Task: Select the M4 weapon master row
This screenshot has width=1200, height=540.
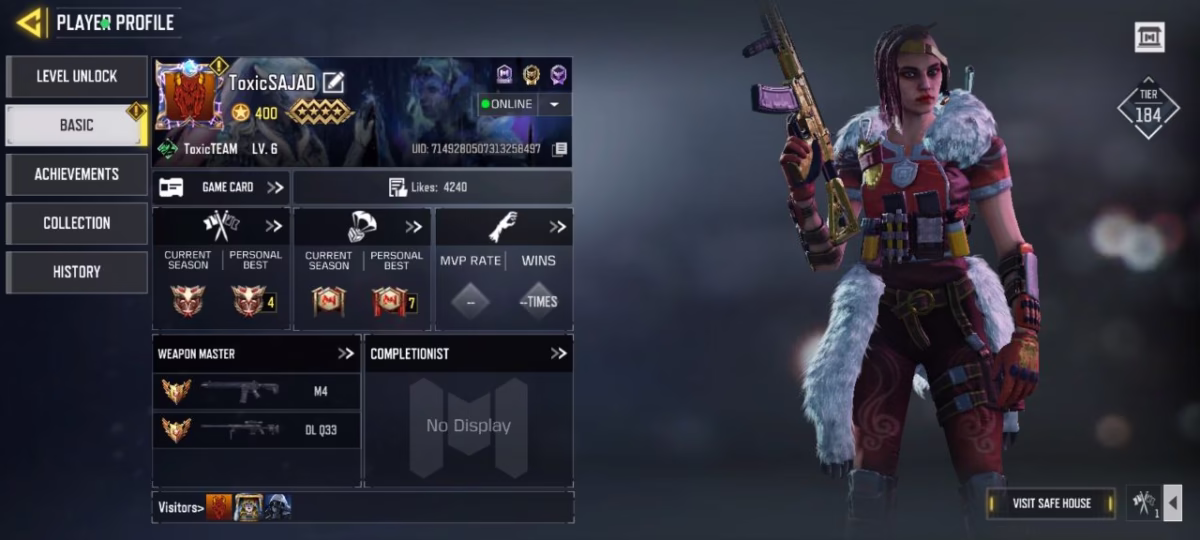Action: (x=256, y=392)
